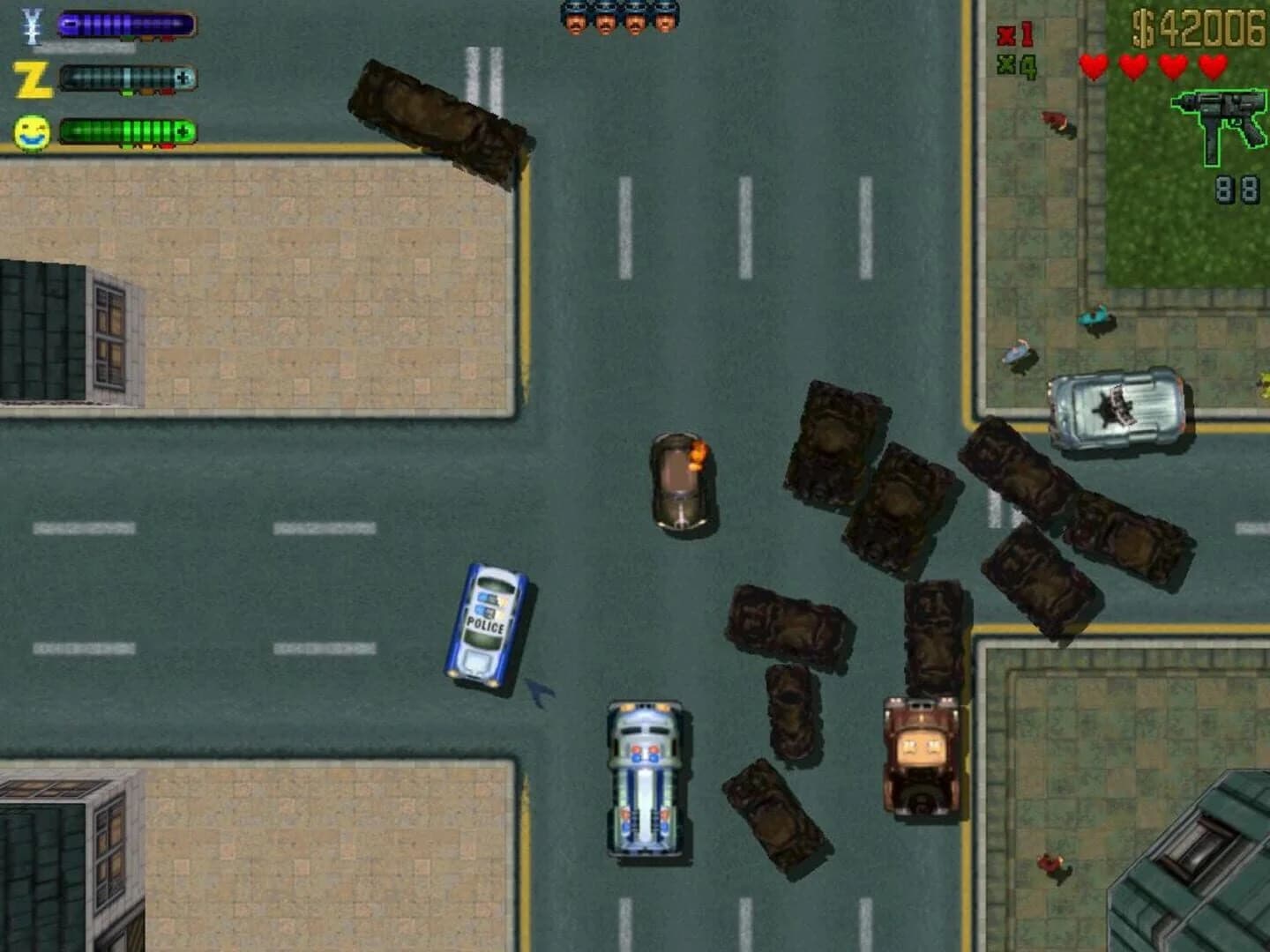1270x952 pixels.
Task: Click the burning car with orange flame
Action: (x=681, y=480)
